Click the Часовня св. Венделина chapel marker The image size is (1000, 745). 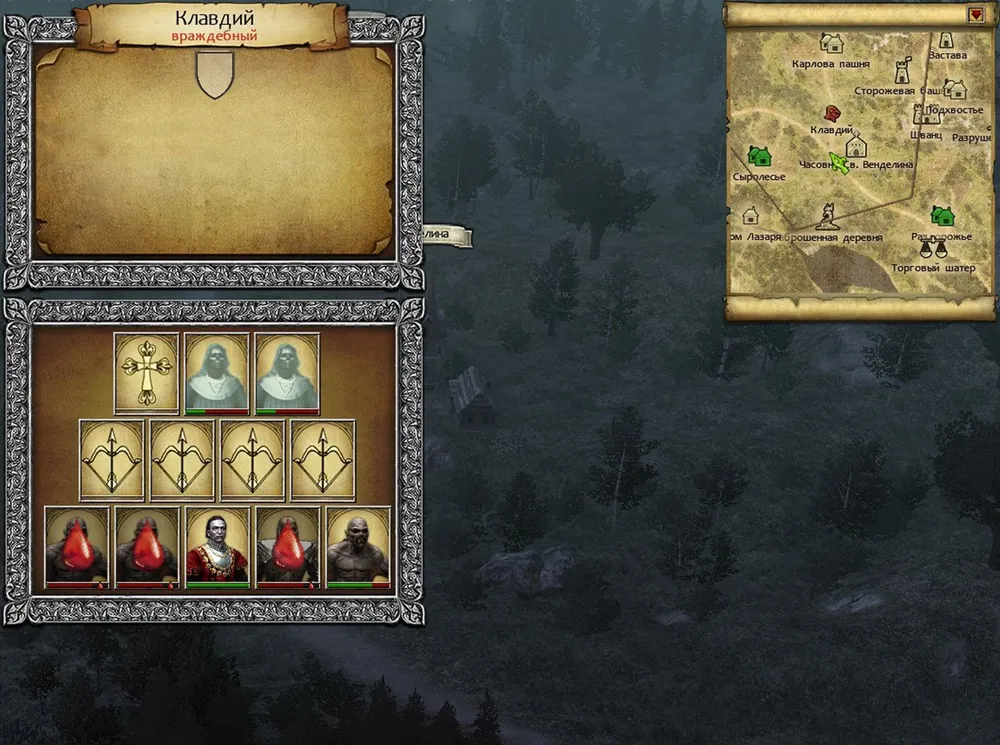856,146
